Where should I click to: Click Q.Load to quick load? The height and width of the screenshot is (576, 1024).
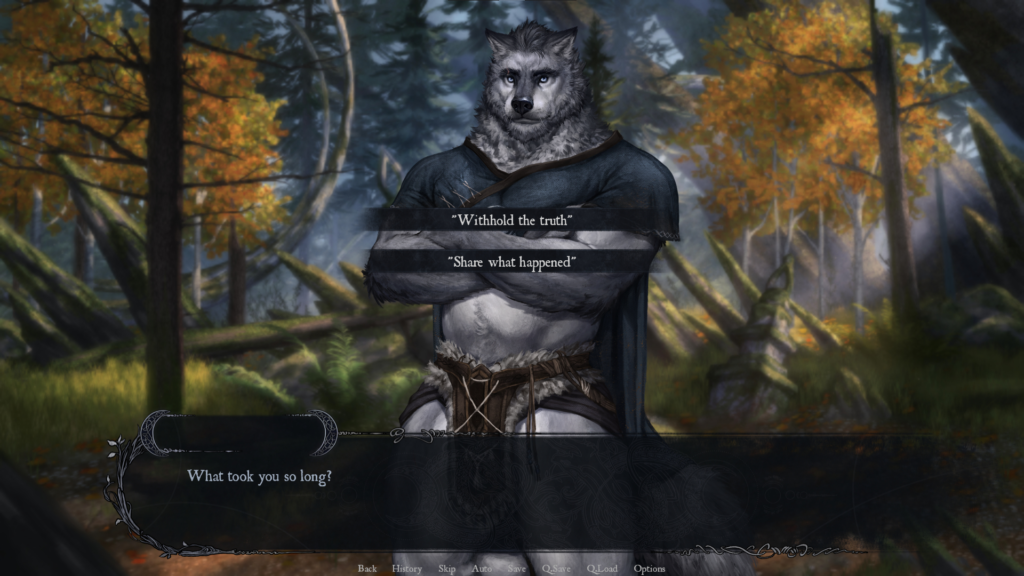[602, 569]
